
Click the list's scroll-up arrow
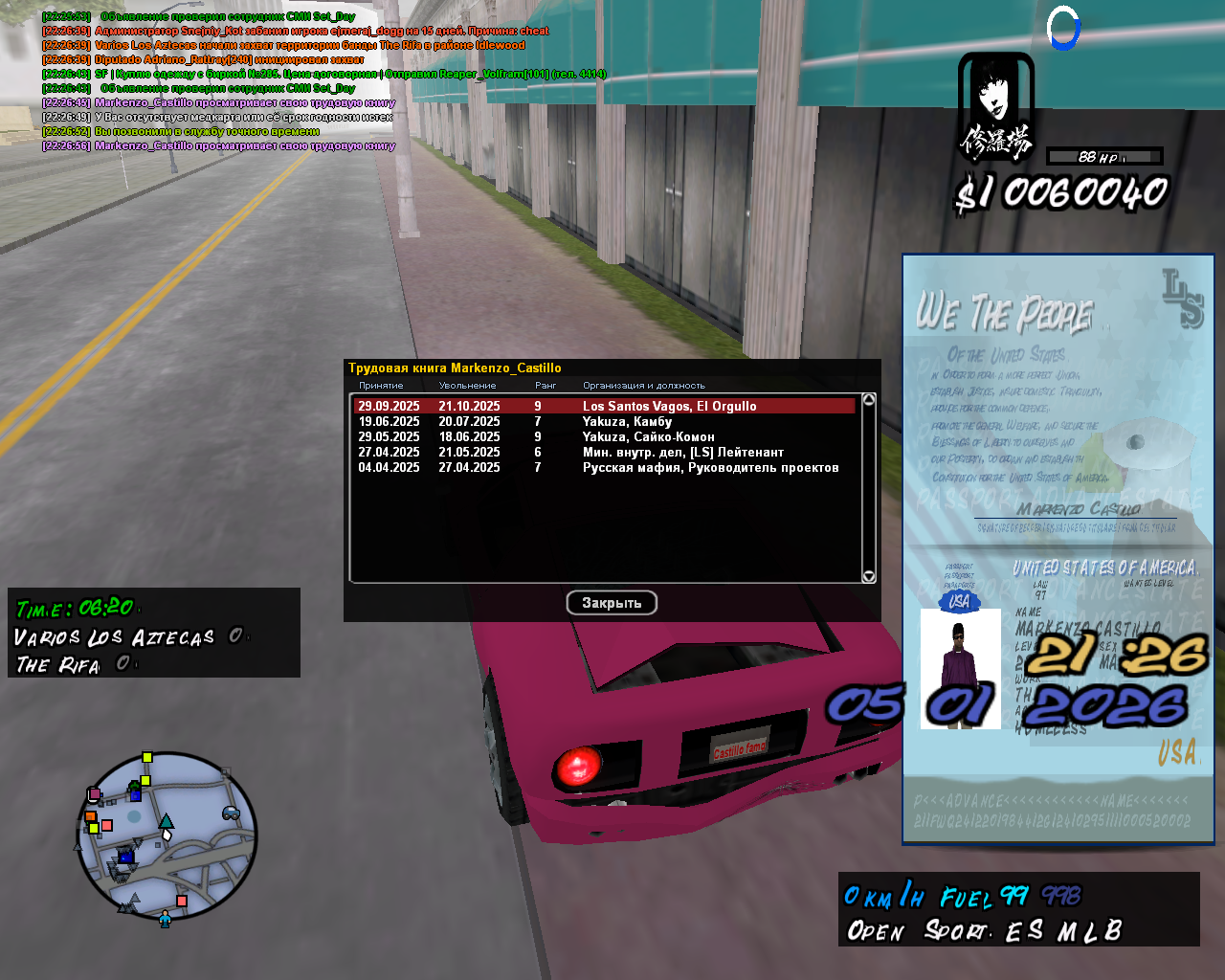tap(869, 400)
